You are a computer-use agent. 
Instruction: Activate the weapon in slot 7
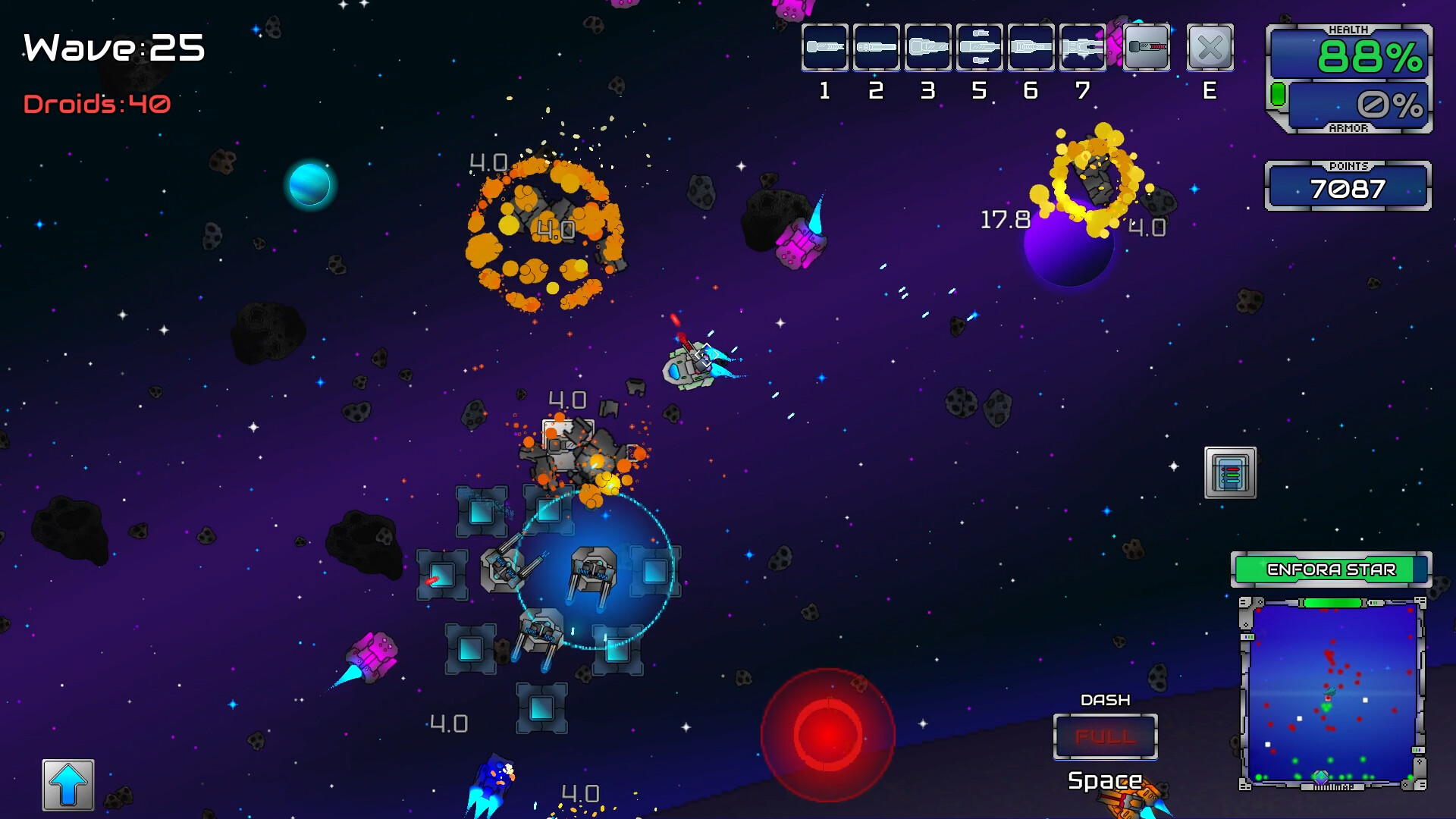tap(1082, 47)
